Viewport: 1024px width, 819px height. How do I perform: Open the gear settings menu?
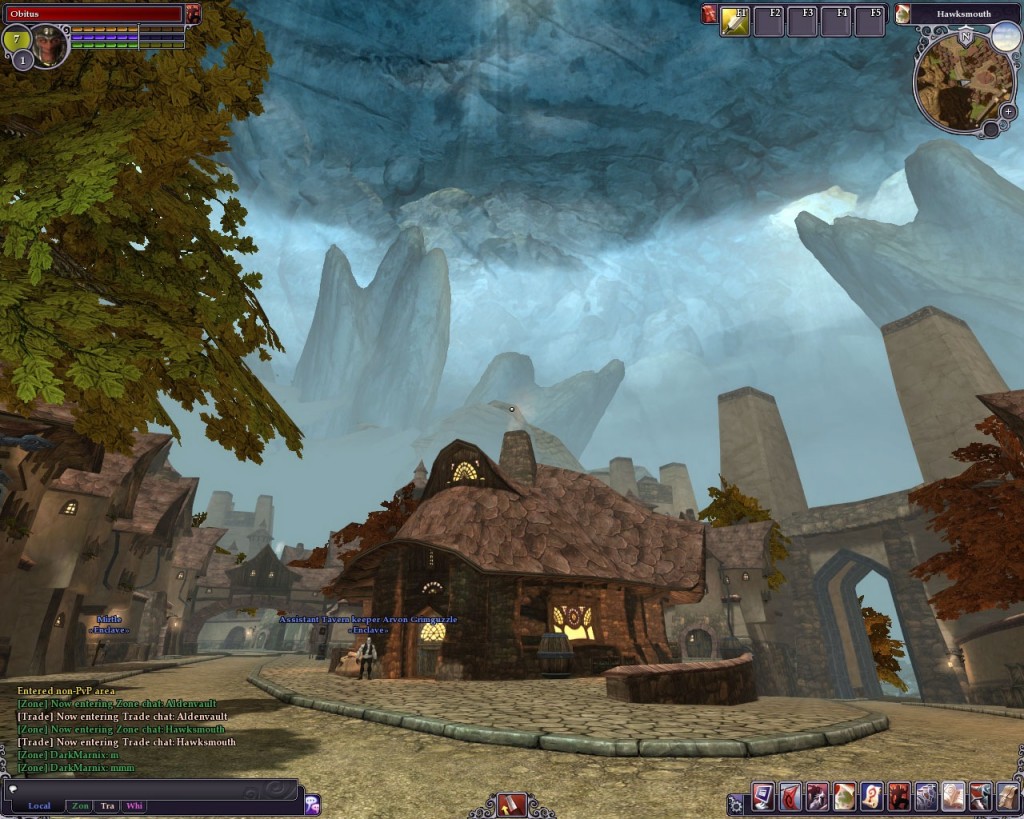point(736,803)
